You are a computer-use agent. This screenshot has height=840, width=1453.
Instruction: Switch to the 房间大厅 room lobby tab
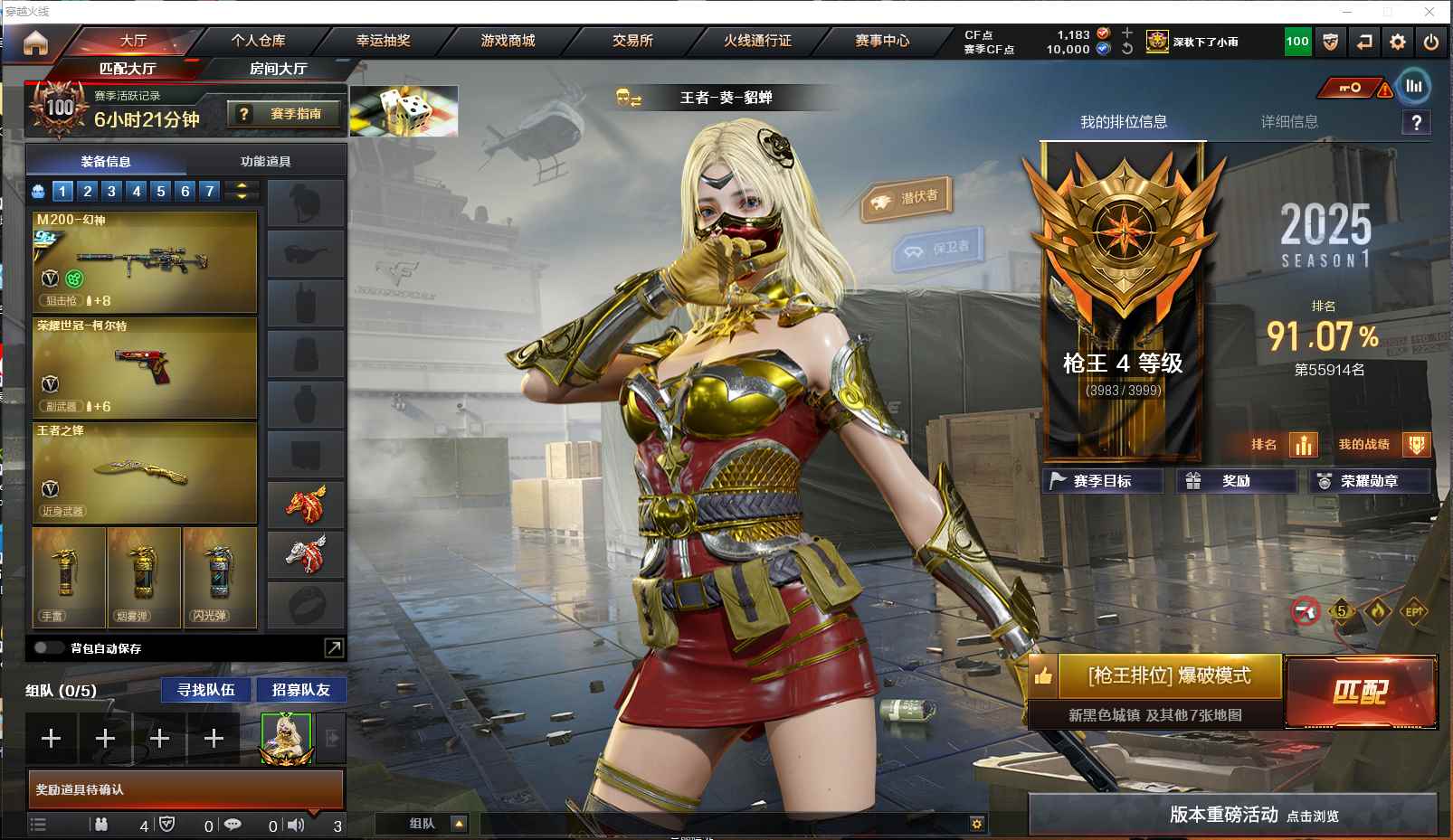click(x=278, y=69)
